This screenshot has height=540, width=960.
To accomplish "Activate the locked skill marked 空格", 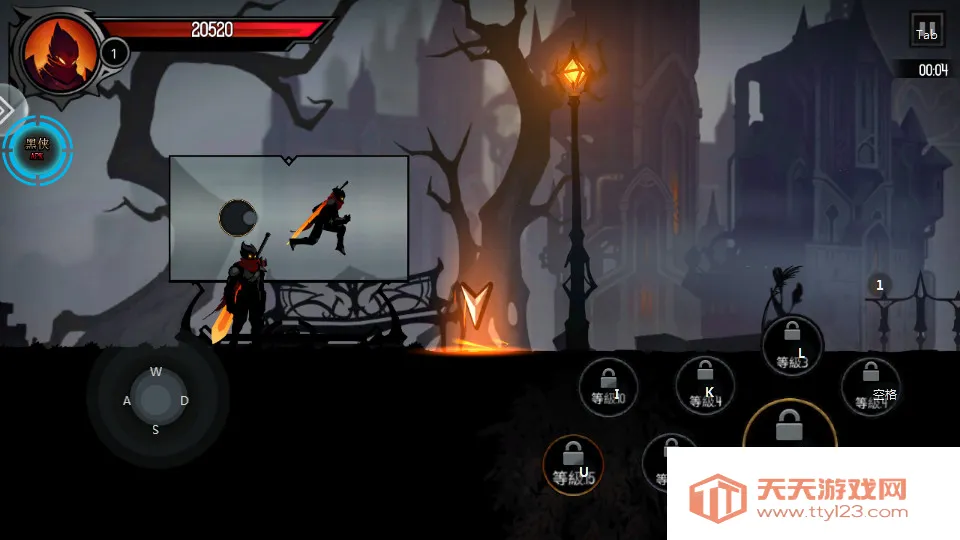I will point(870,386).
